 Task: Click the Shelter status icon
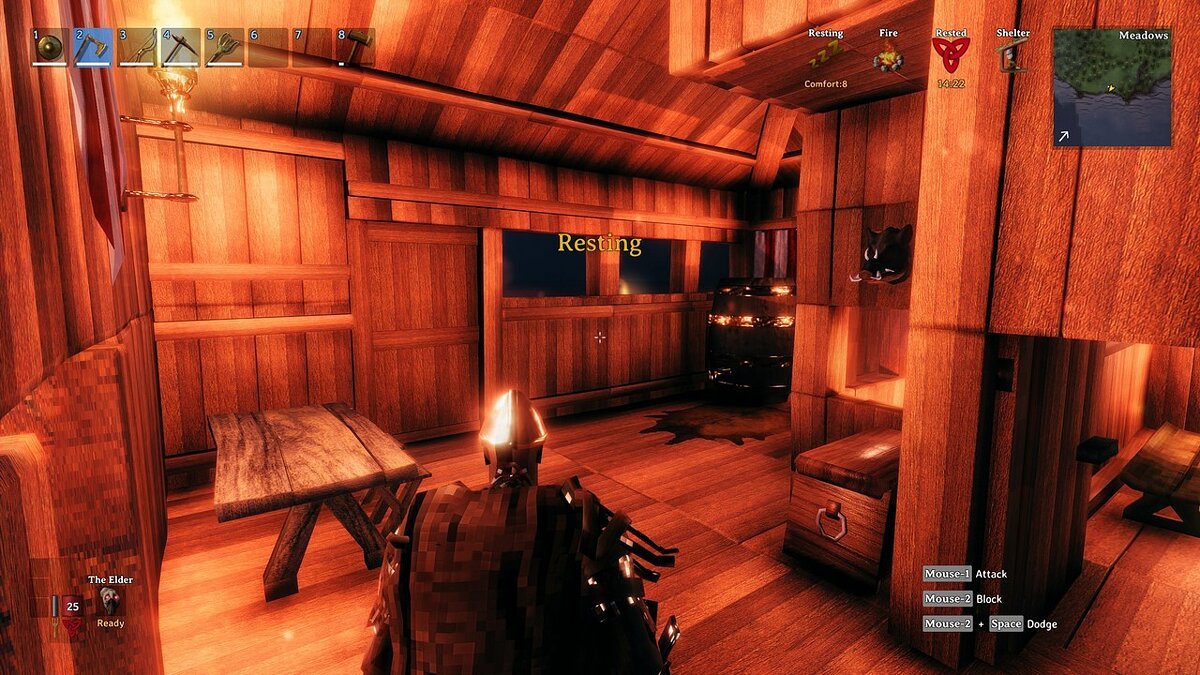(x=1013, y=57)
